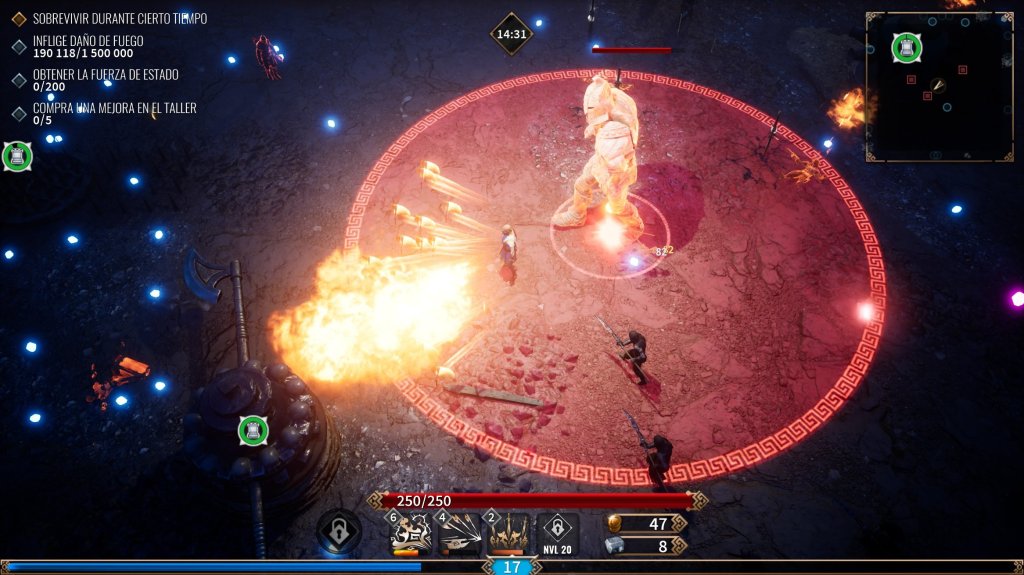Open the 'Compra una mejora en el taller' objective
This screenshot has height=575, width=1024.
coord(114,107)
